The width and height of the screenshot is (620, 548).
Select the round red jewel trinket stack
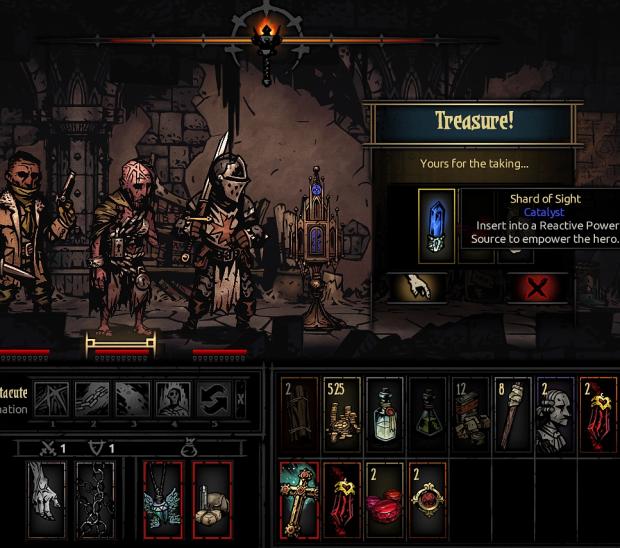point(428,497)
